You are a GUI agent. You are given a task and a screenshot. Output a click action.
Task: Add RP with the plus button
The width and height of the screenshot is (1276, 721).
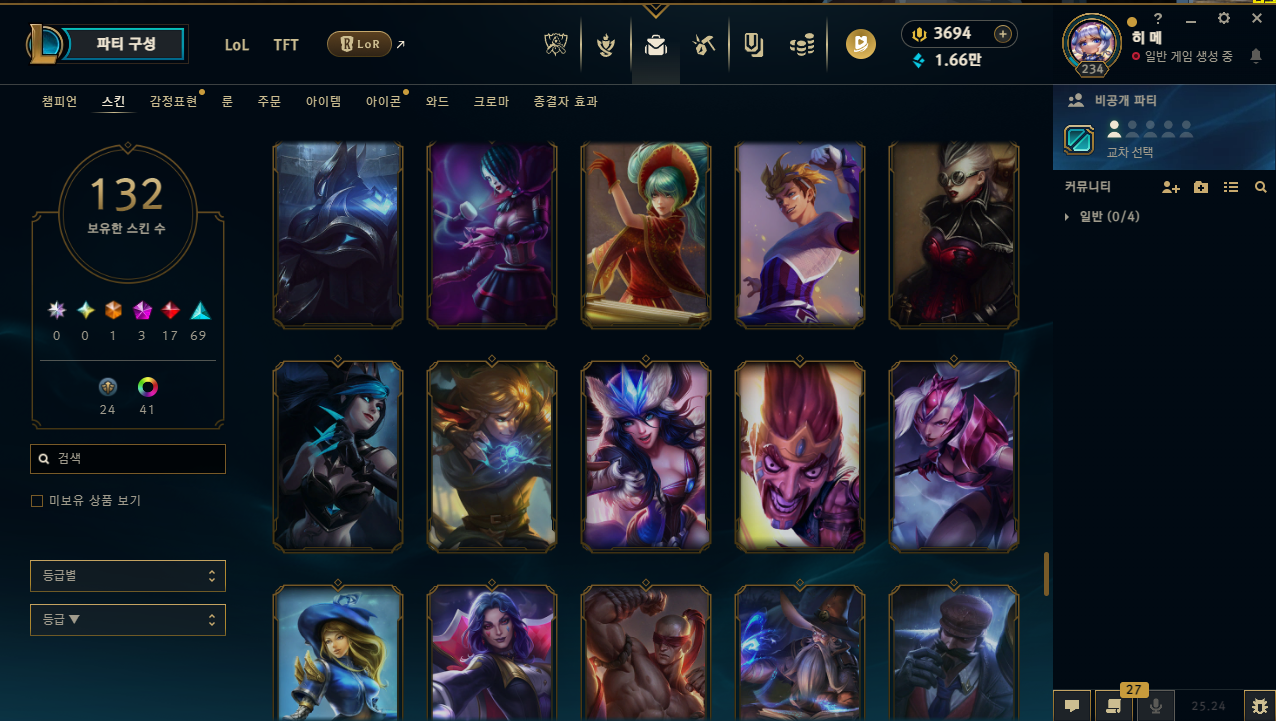point(1003,34)
